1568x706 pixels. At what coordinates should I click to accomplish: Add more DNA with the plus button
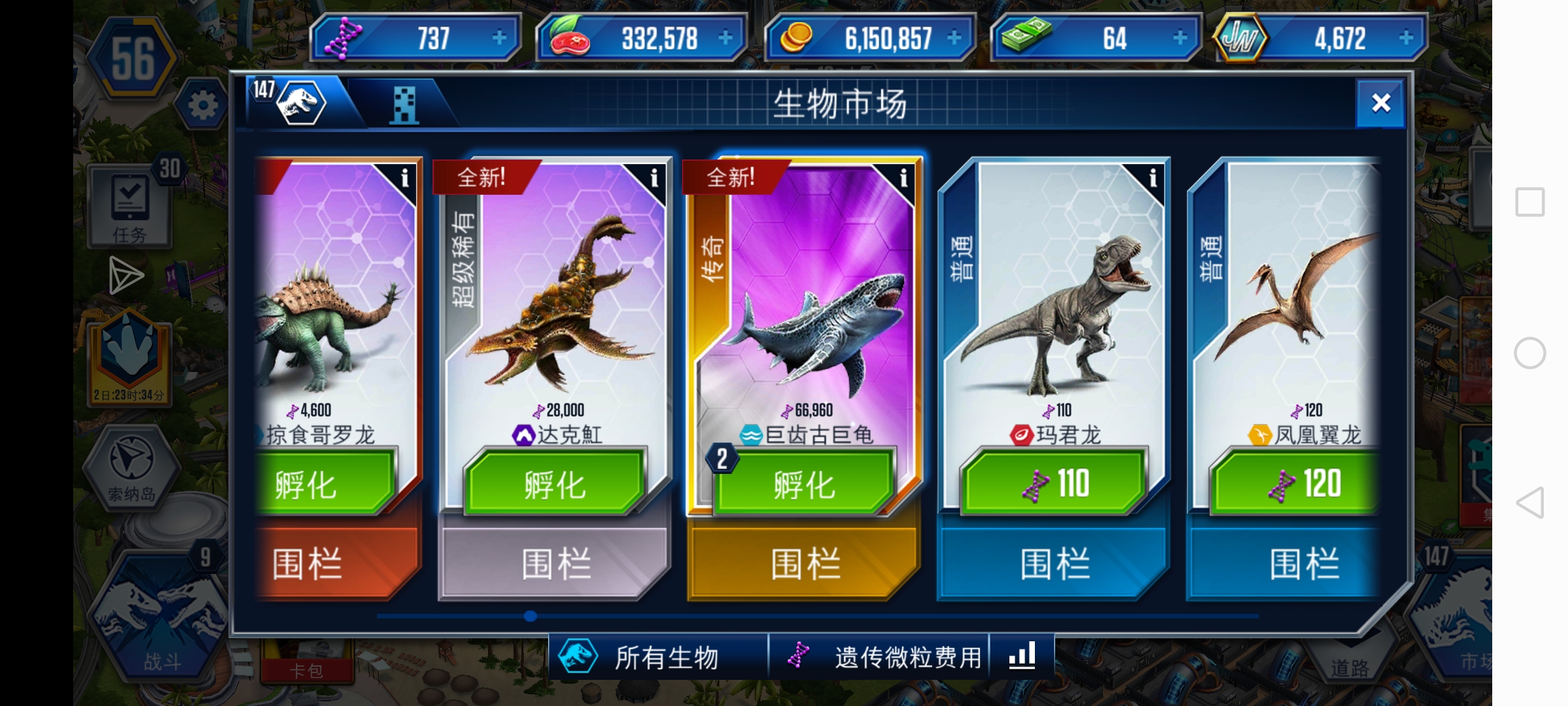pos(500,38)
